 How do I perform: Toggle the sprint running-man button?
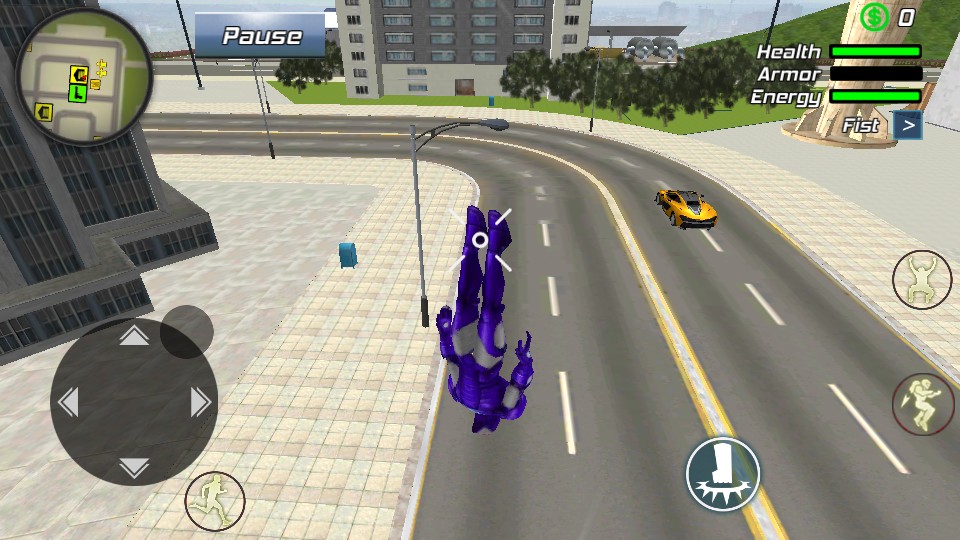coord(214,501)
